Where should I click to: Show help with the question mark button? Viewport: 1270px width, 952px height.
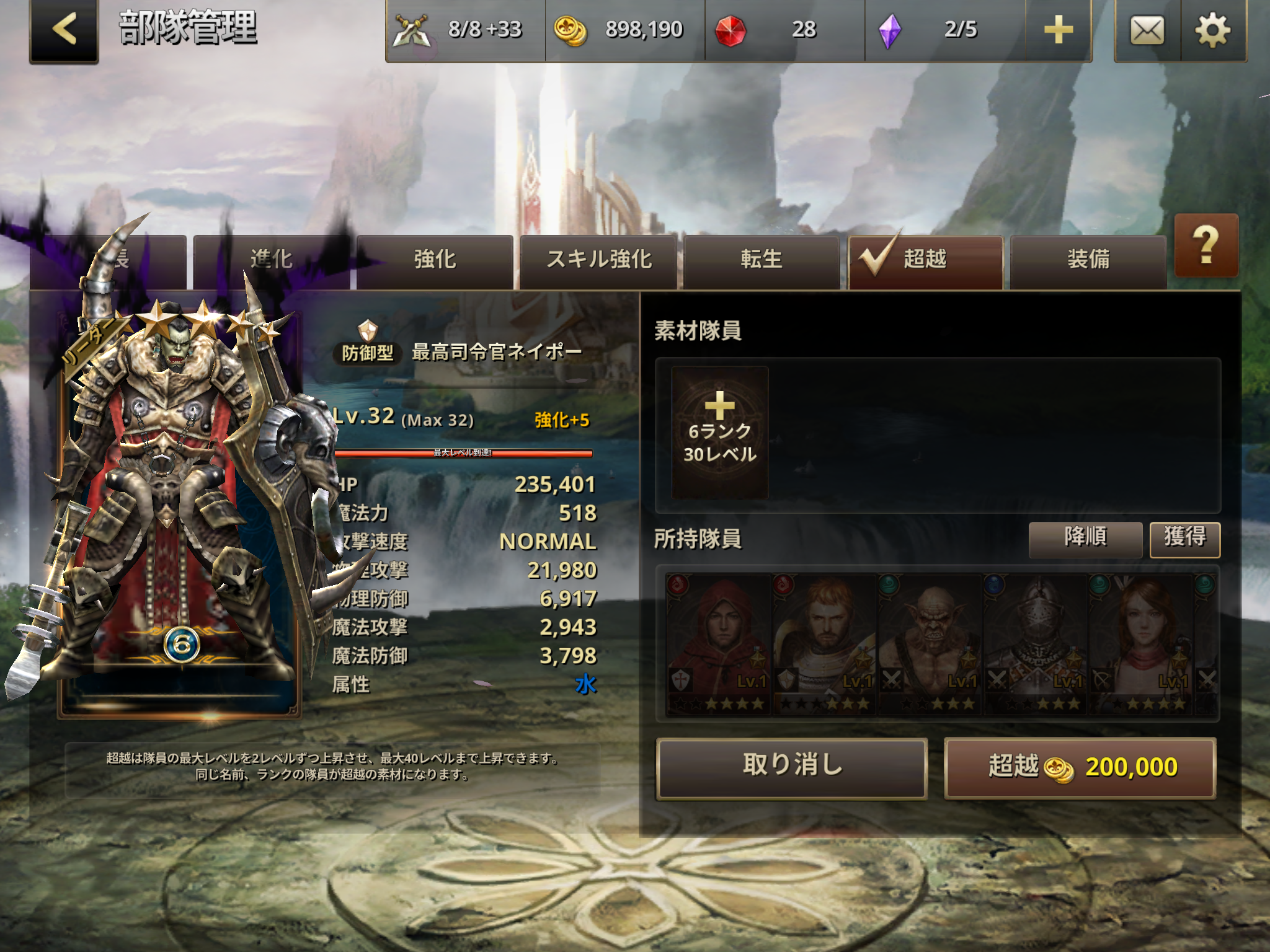click(x=1206, y=246)
